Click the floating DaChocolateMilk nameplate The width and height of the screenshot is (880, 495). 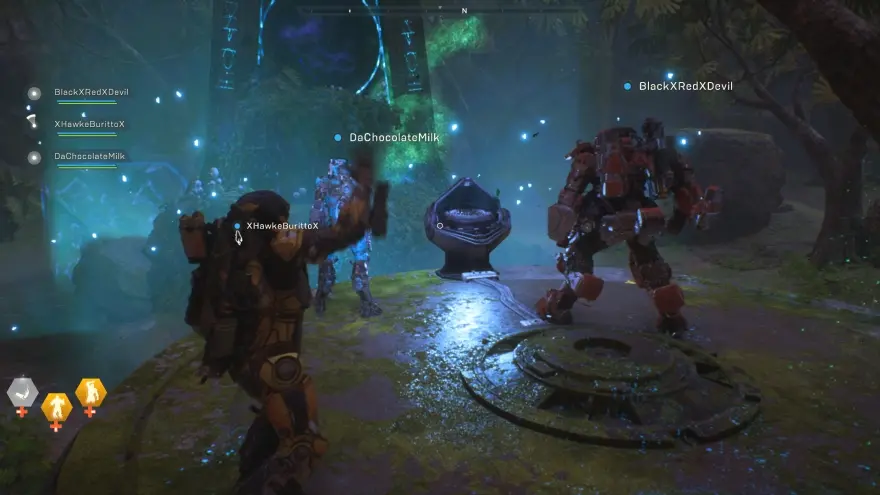point(396,137)
